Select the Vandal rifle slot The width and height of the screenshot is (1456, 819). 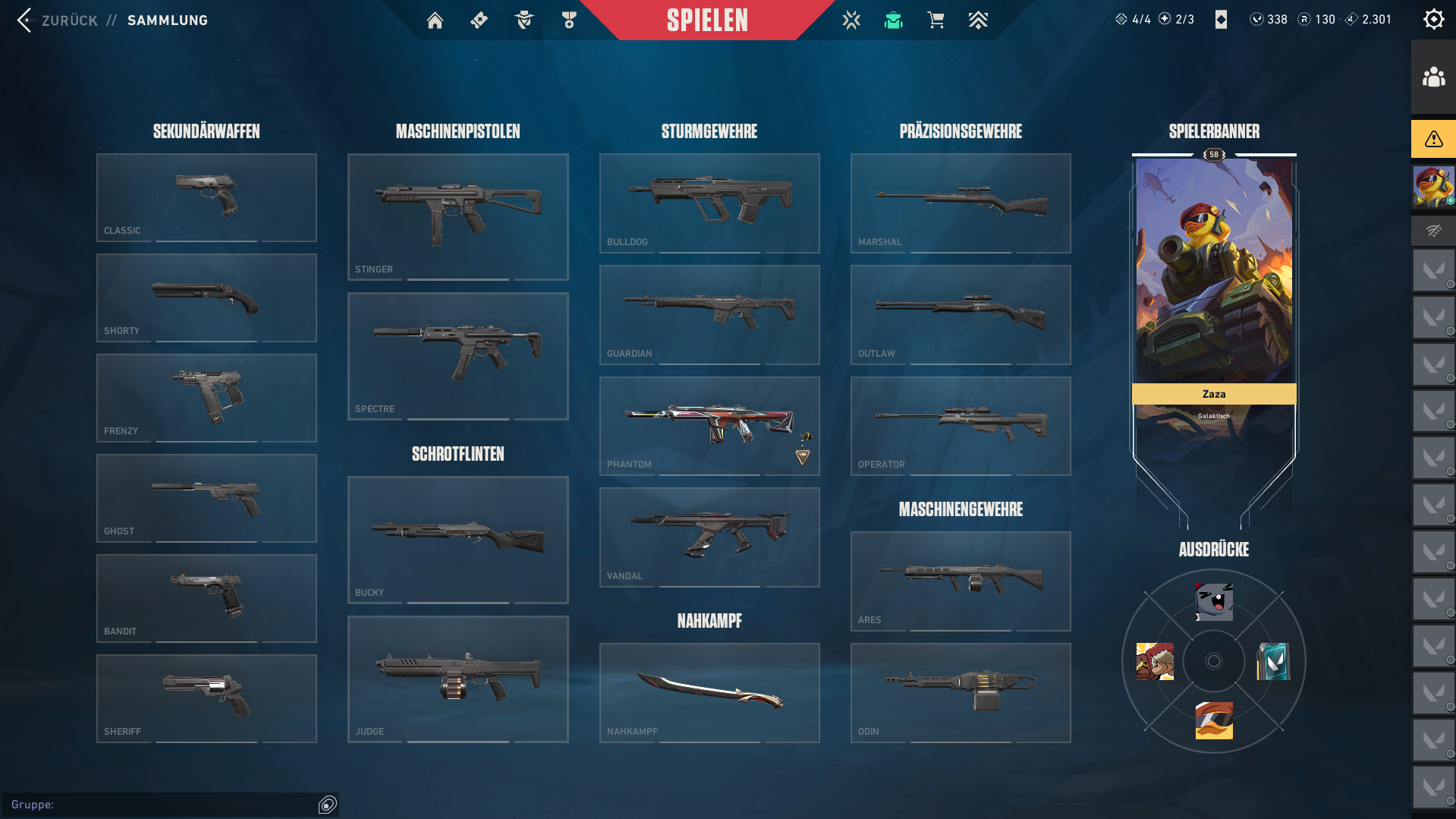[x=709, y=537]
